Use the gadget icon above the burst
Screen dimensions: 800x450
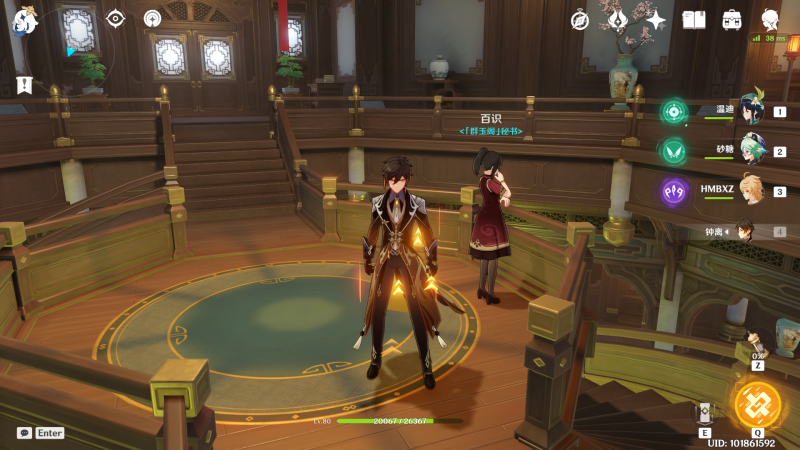[x=757, y=350]
